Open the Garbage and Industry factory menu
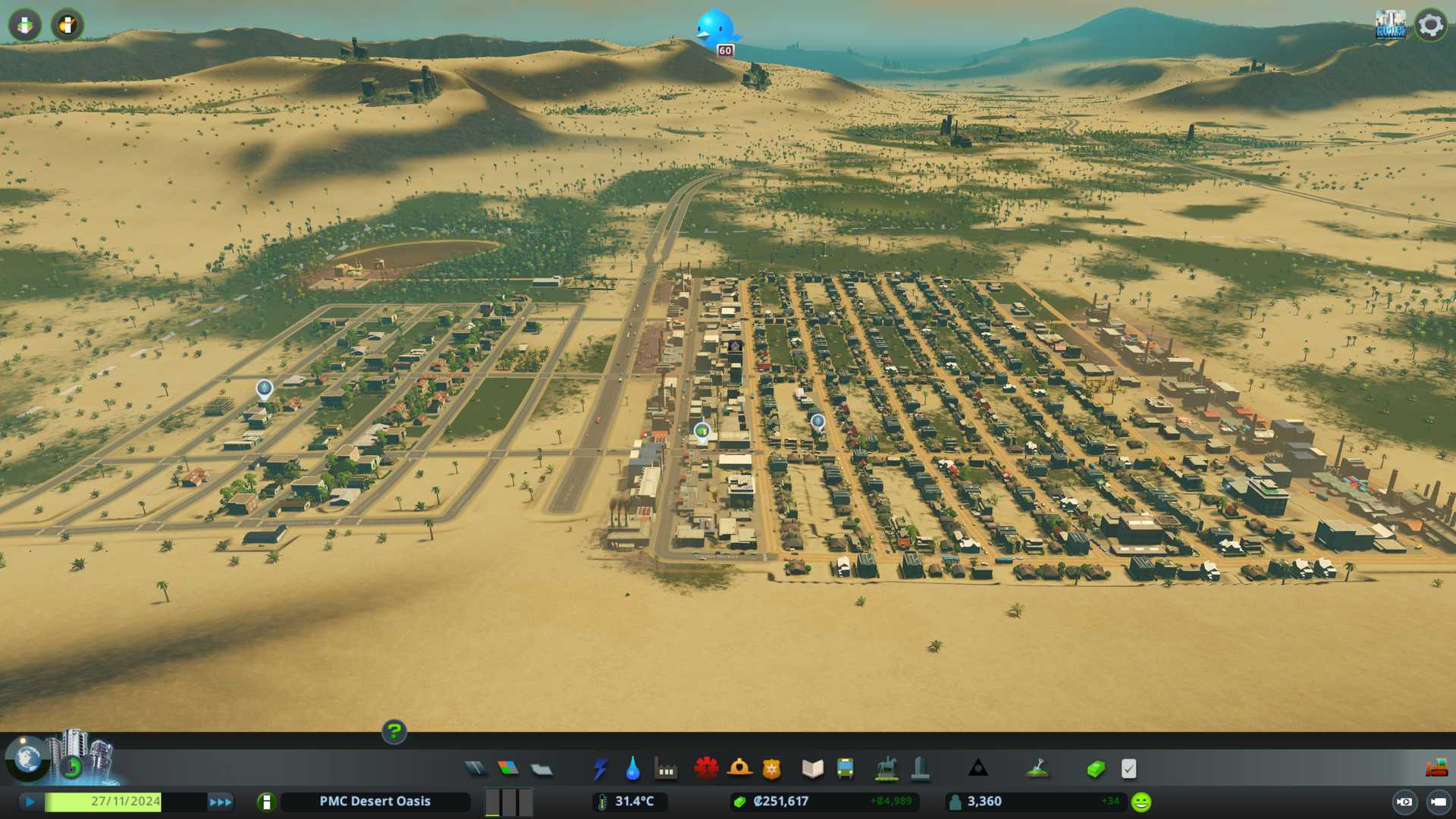 pos(666,769)
